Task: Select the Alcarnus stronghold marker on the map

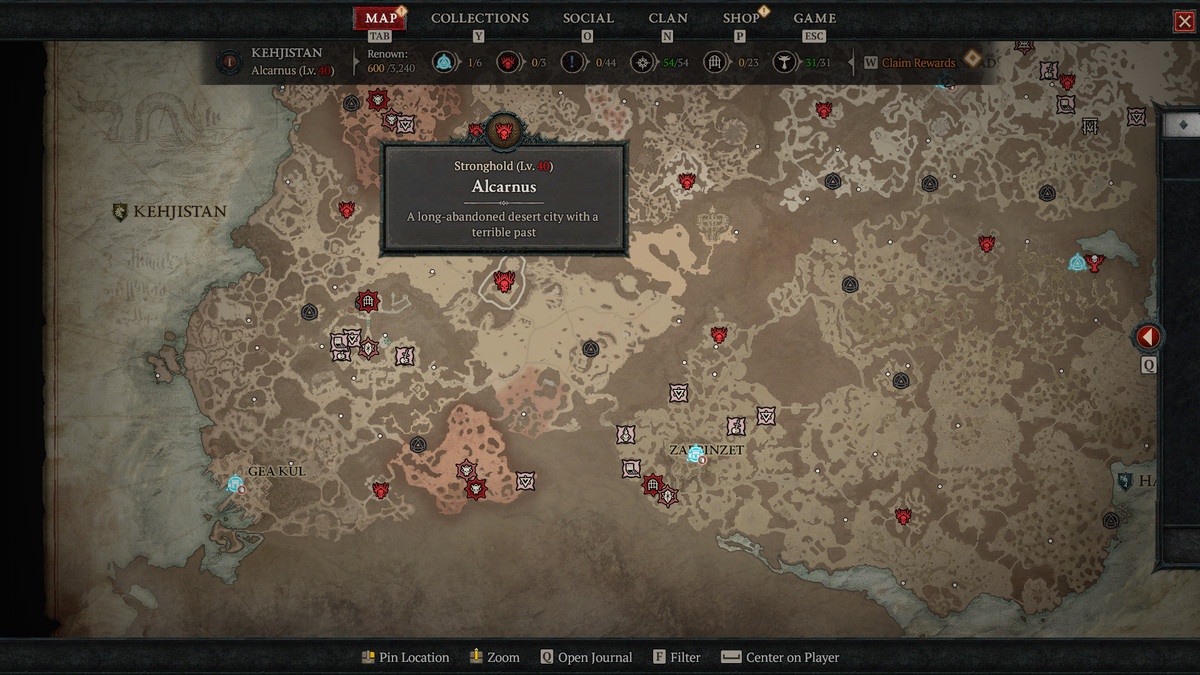Action: (504, 283)
